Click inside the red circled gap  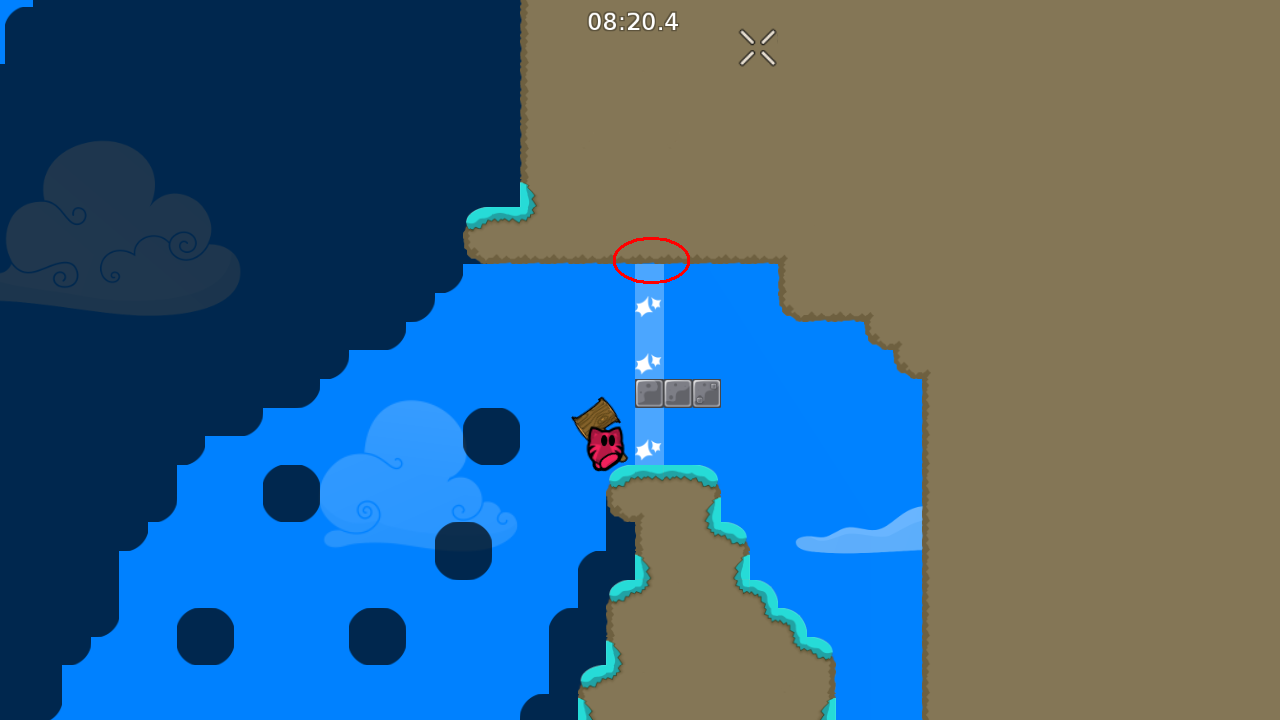[x=650, y=261]
